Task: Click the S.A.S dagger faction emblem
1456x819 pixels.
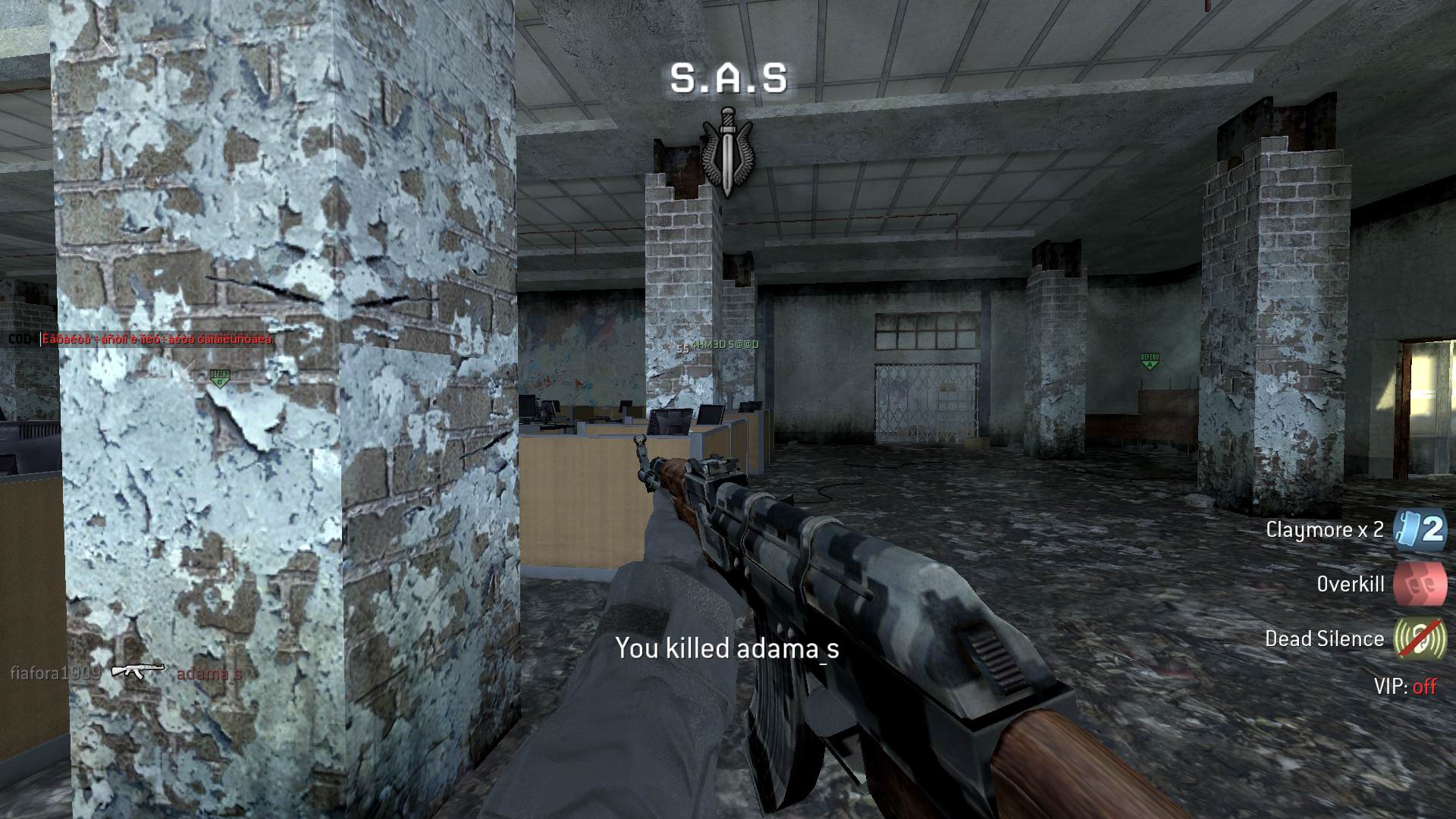Action: pos(727,150)
